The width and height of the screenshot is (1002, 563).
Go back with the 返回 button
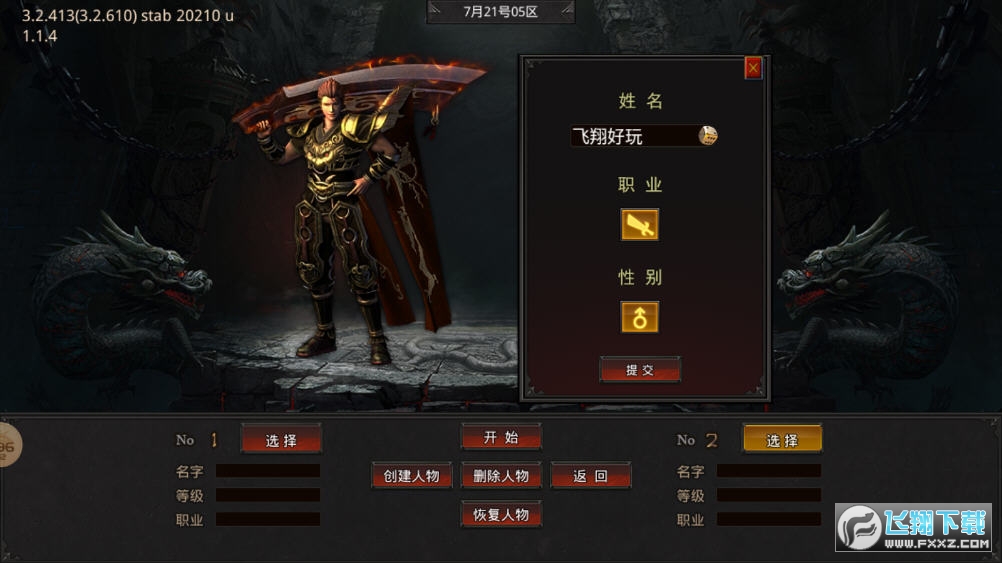[590, 476]
